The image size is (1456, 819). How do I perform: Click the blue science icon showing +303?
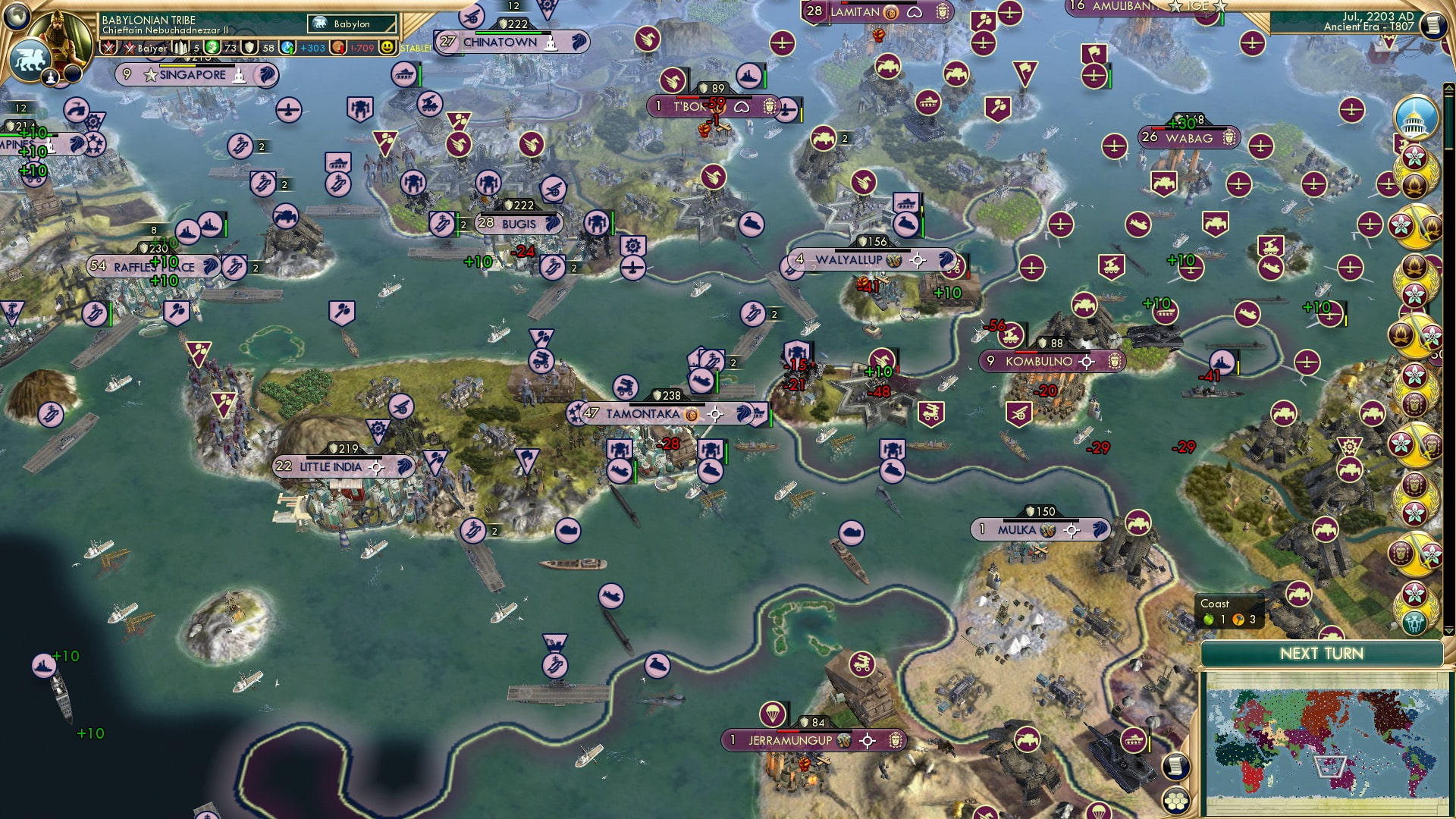(287, 47)
